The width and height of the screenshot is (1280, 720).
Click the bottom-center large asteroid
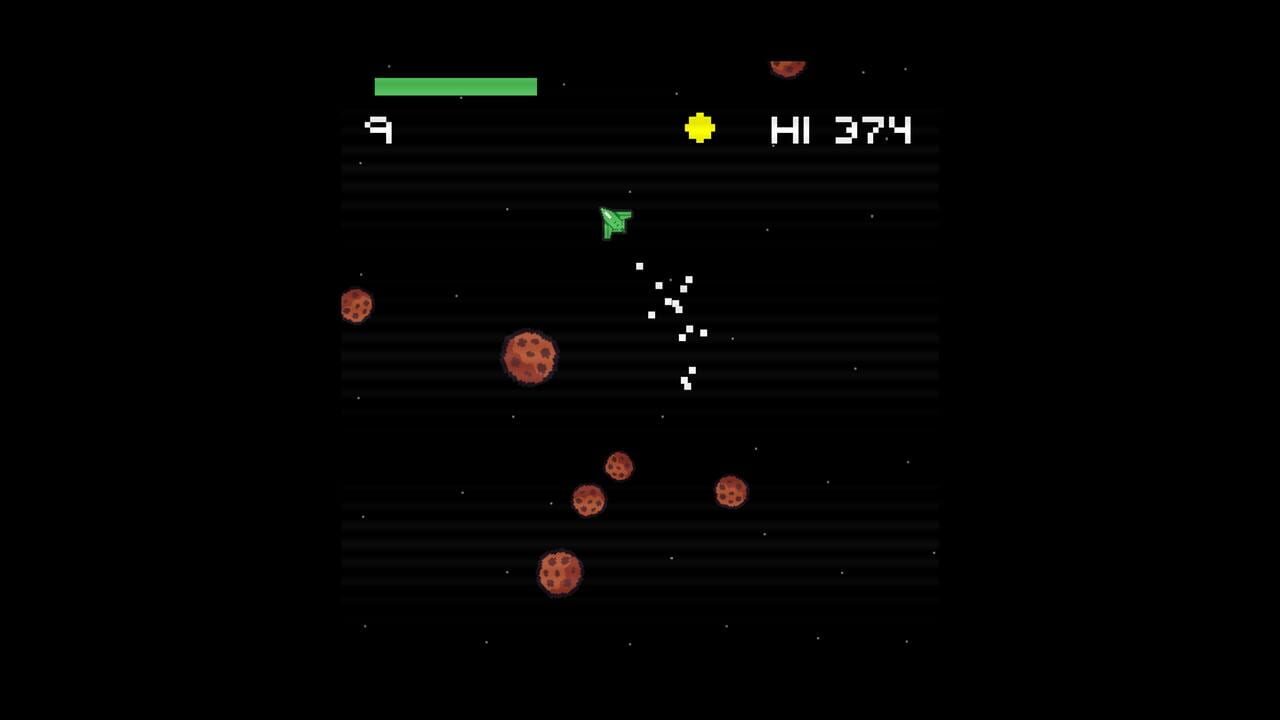[x=560, y=575]
